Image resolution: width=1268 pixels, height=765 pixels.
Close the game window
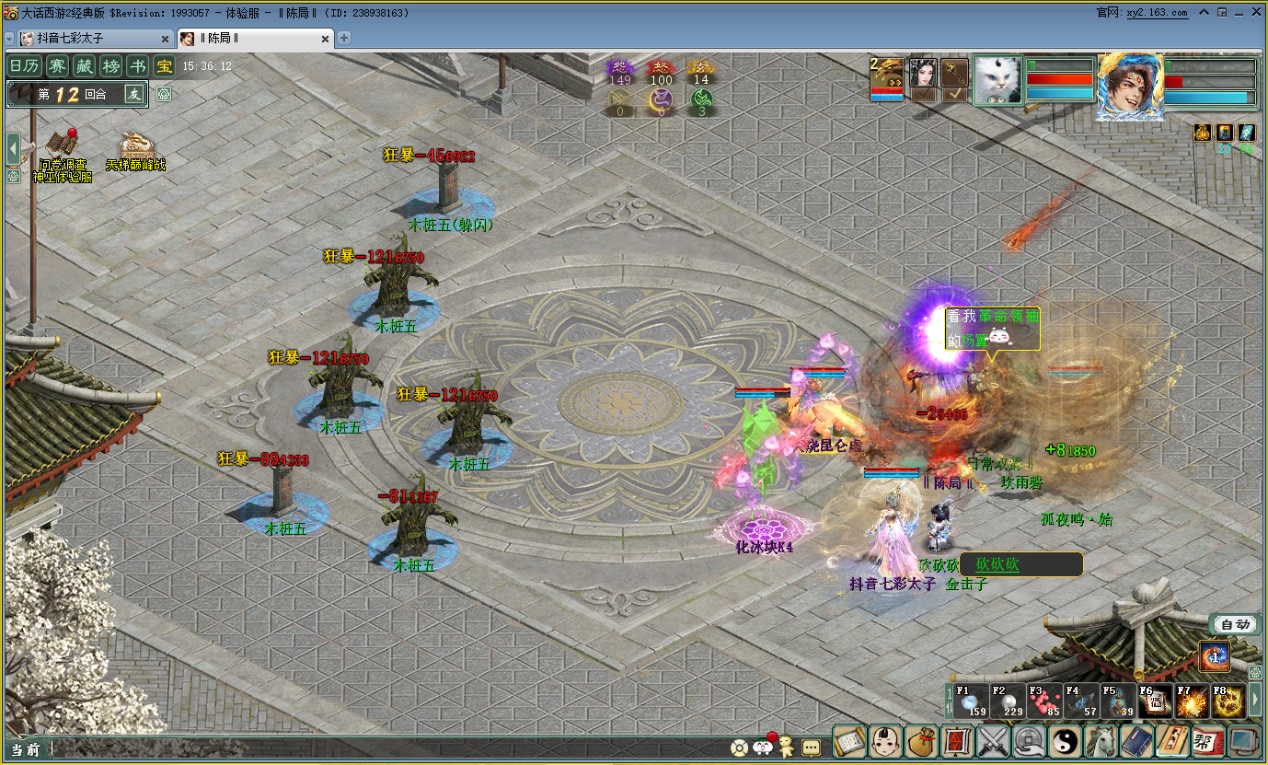(x=1254, y=12)
